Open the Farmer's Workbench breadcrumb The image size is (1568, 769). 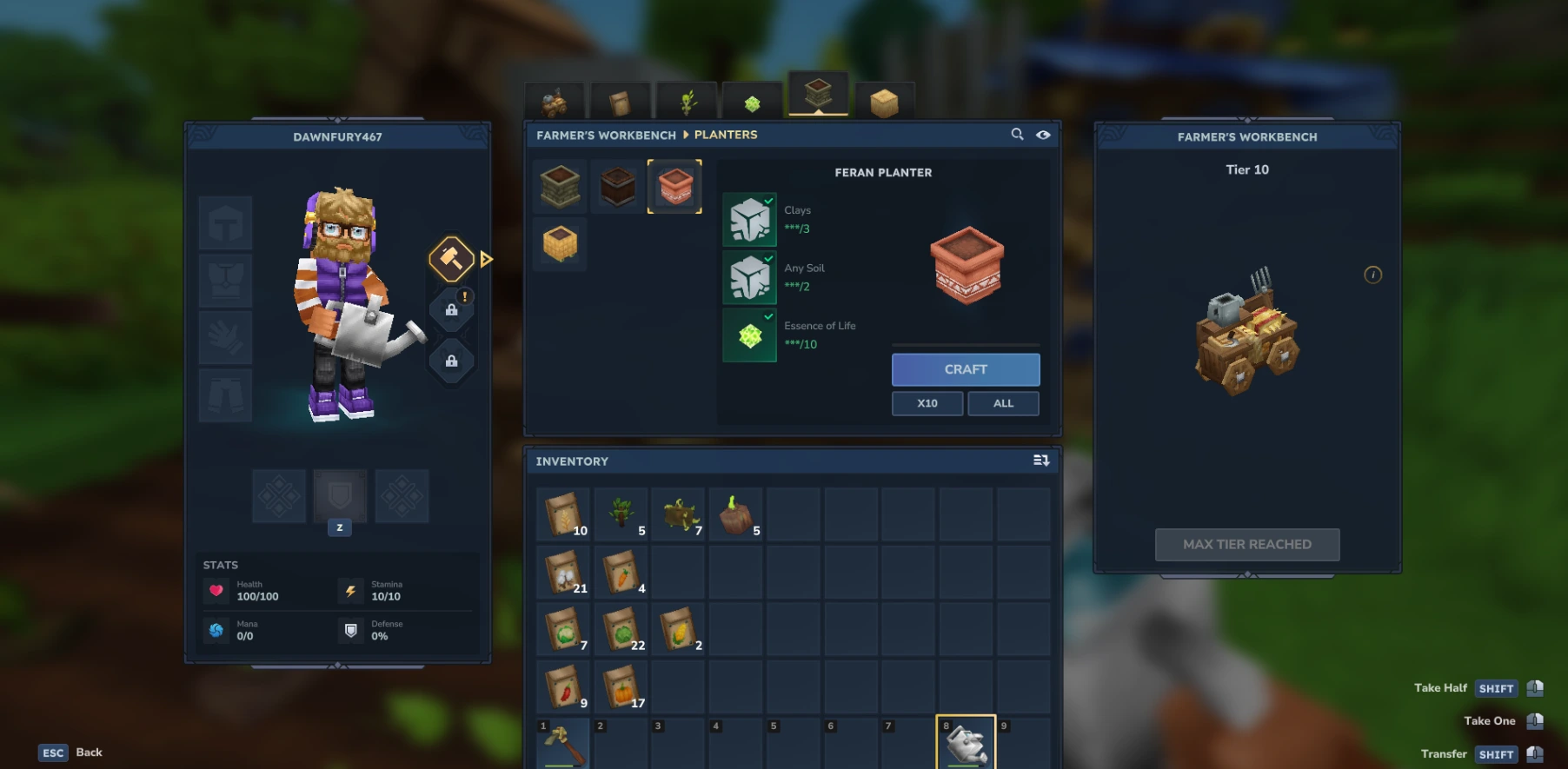point(607,135)
